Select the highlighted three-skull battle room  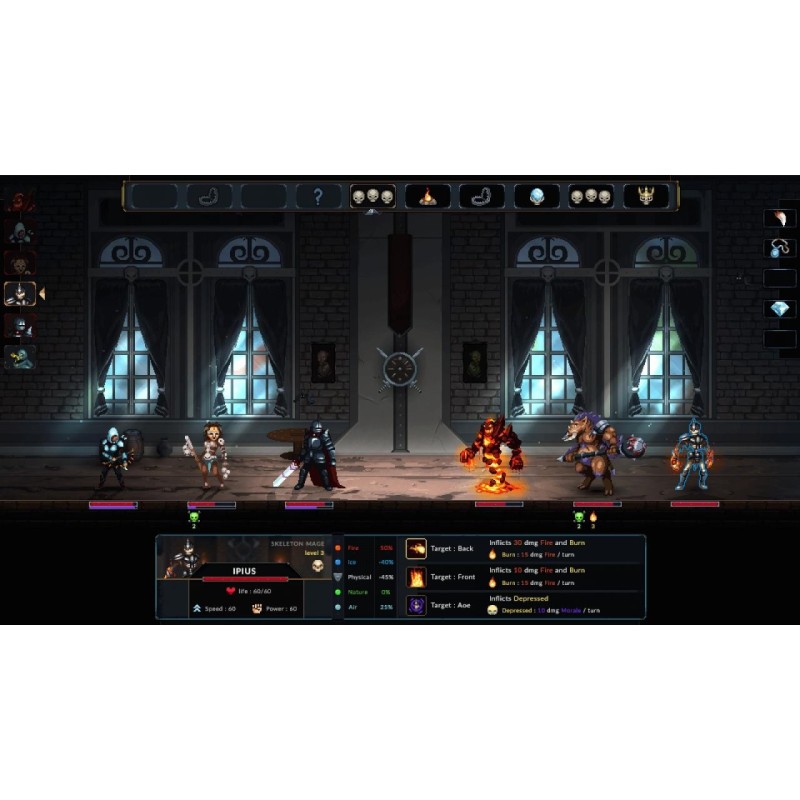click(372, 196)
